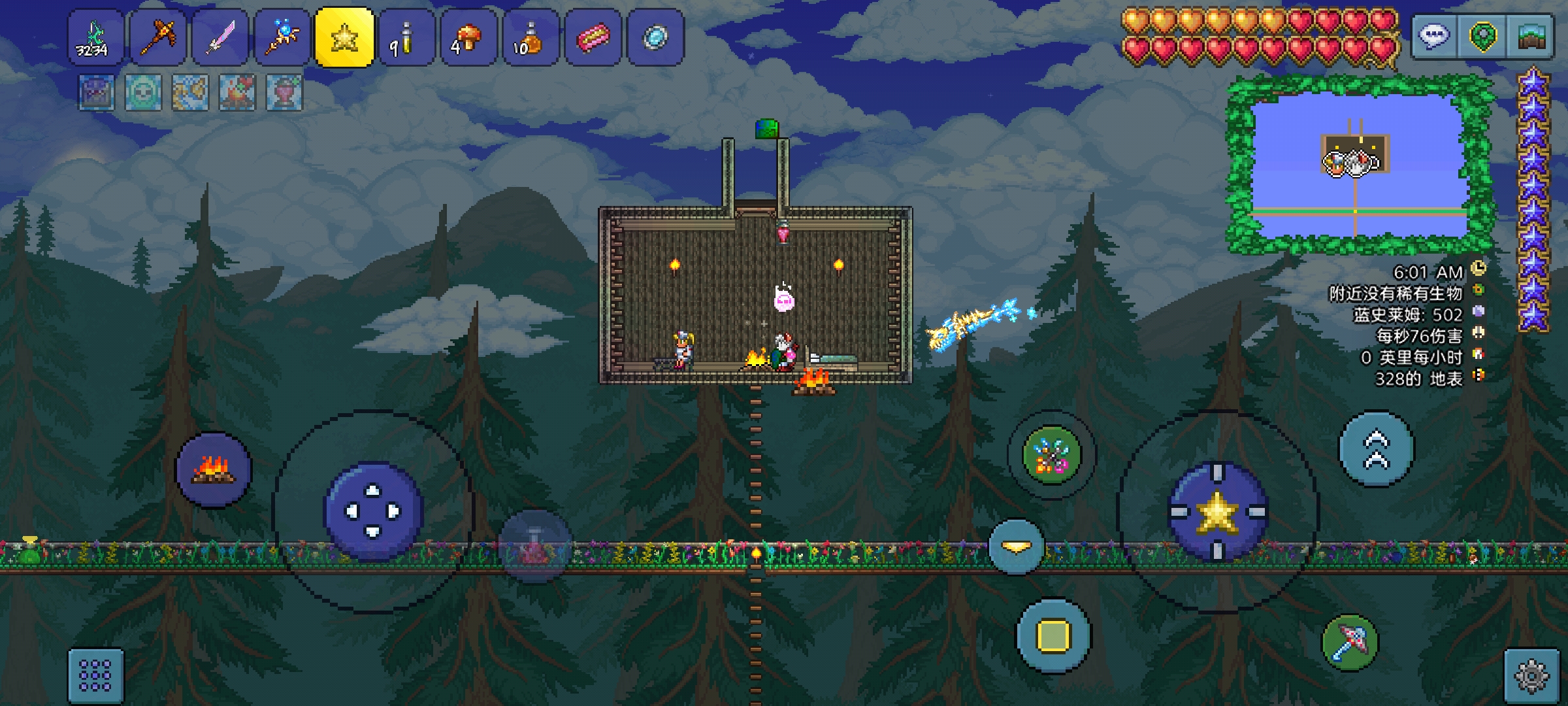Tap the campfire buff icon
Image resolution: width=1568 pixels, height=706 pixels.
pos(237,92)
